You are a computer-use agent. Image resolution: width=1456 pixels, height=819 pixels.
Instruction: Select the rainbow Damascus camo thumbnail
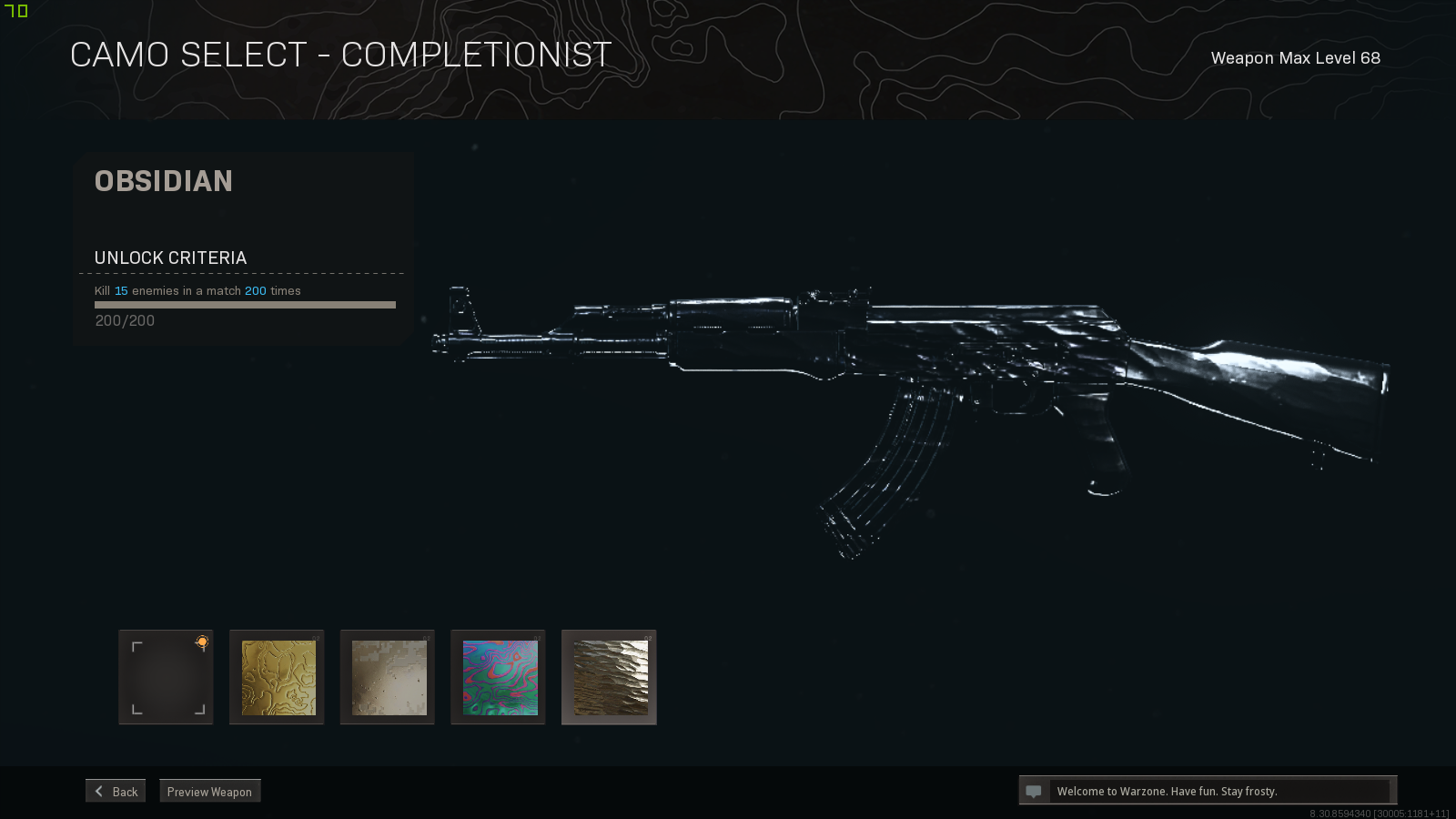point(498,677)
